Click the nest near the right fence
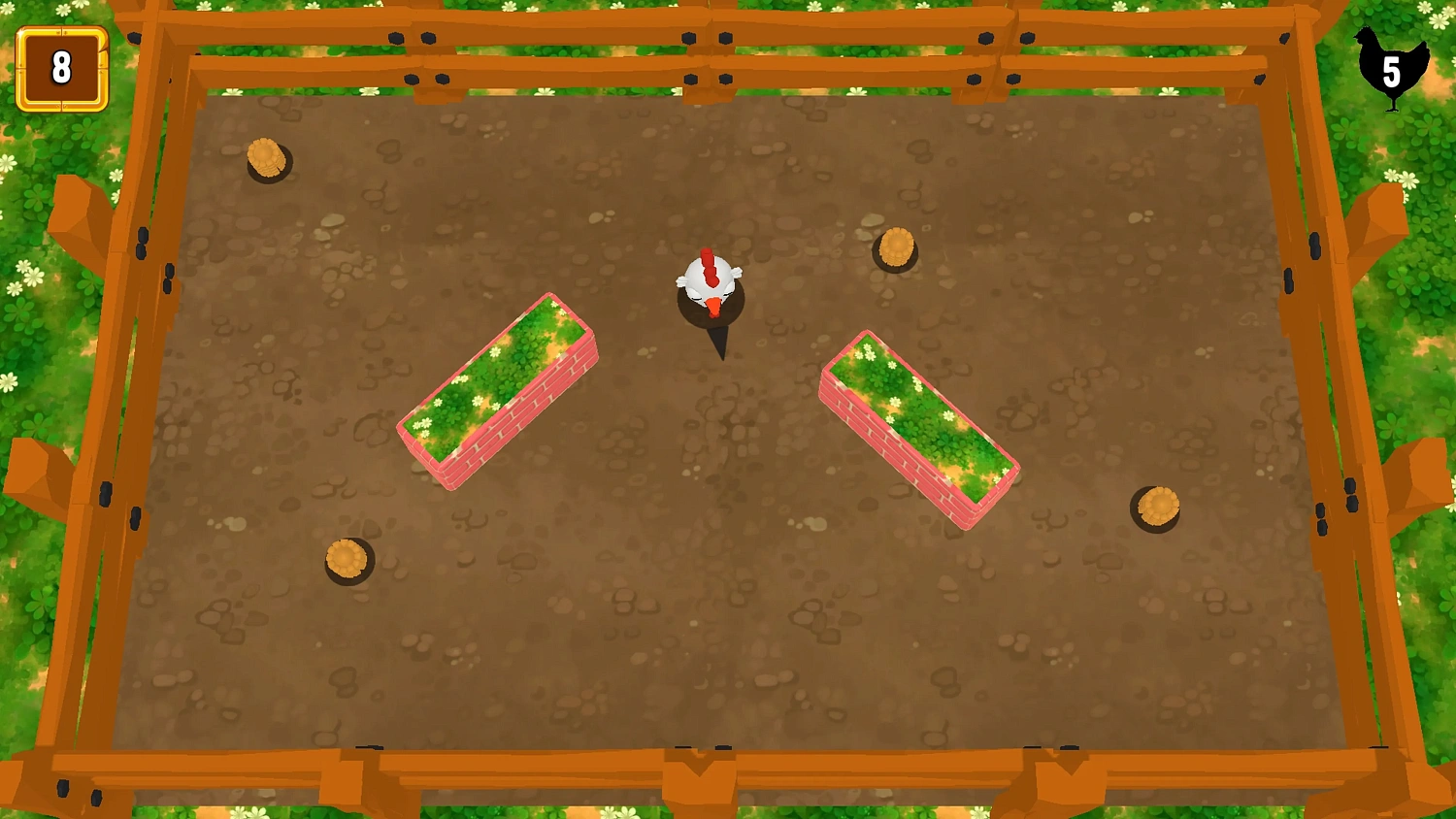This screenshot has width=1456, height=819. 1157,505
